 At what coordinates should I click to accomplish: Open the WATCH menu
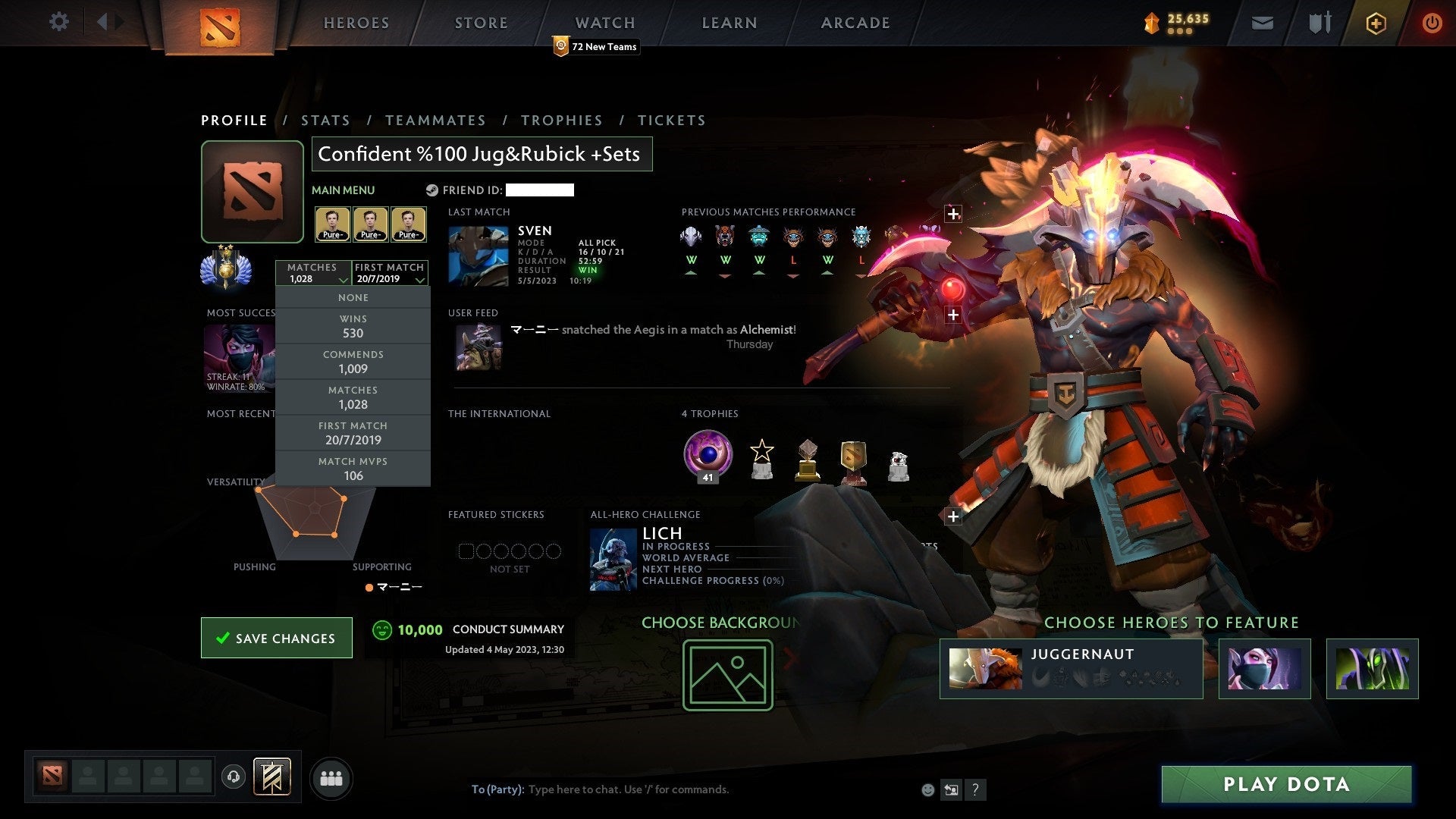click(604, 22)
